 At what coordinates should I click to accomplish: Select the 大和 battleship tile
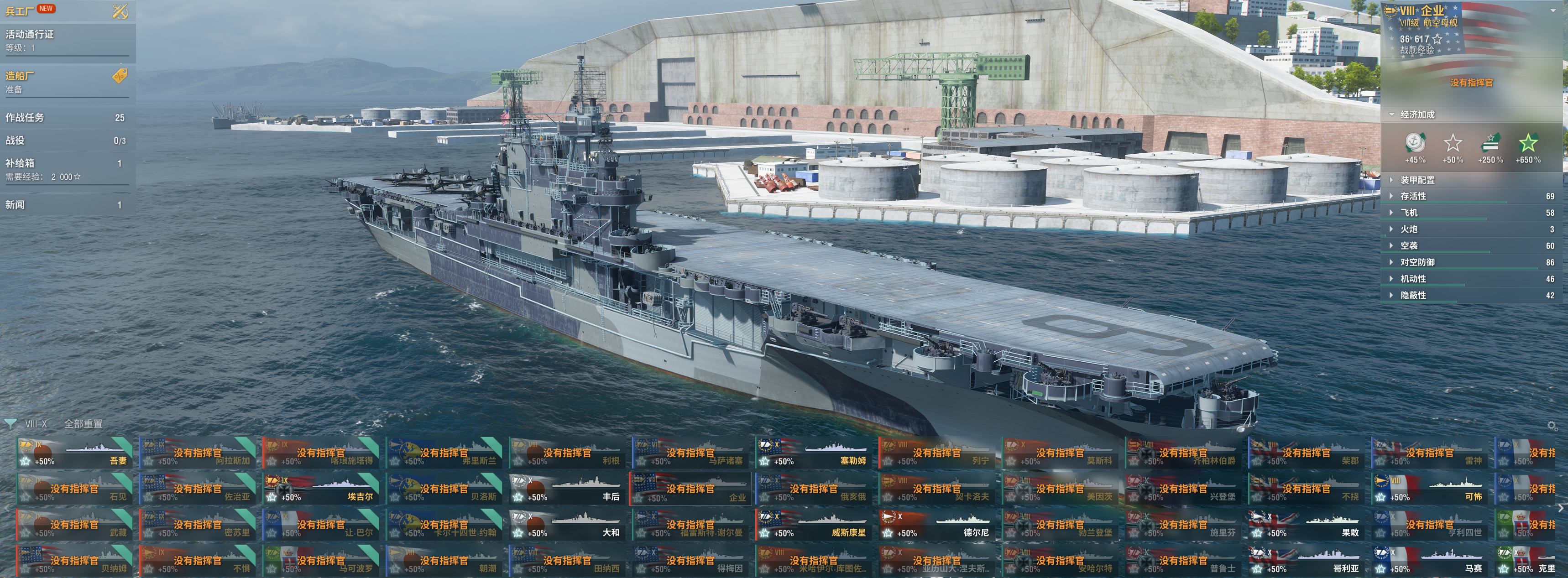pos(567,525)
